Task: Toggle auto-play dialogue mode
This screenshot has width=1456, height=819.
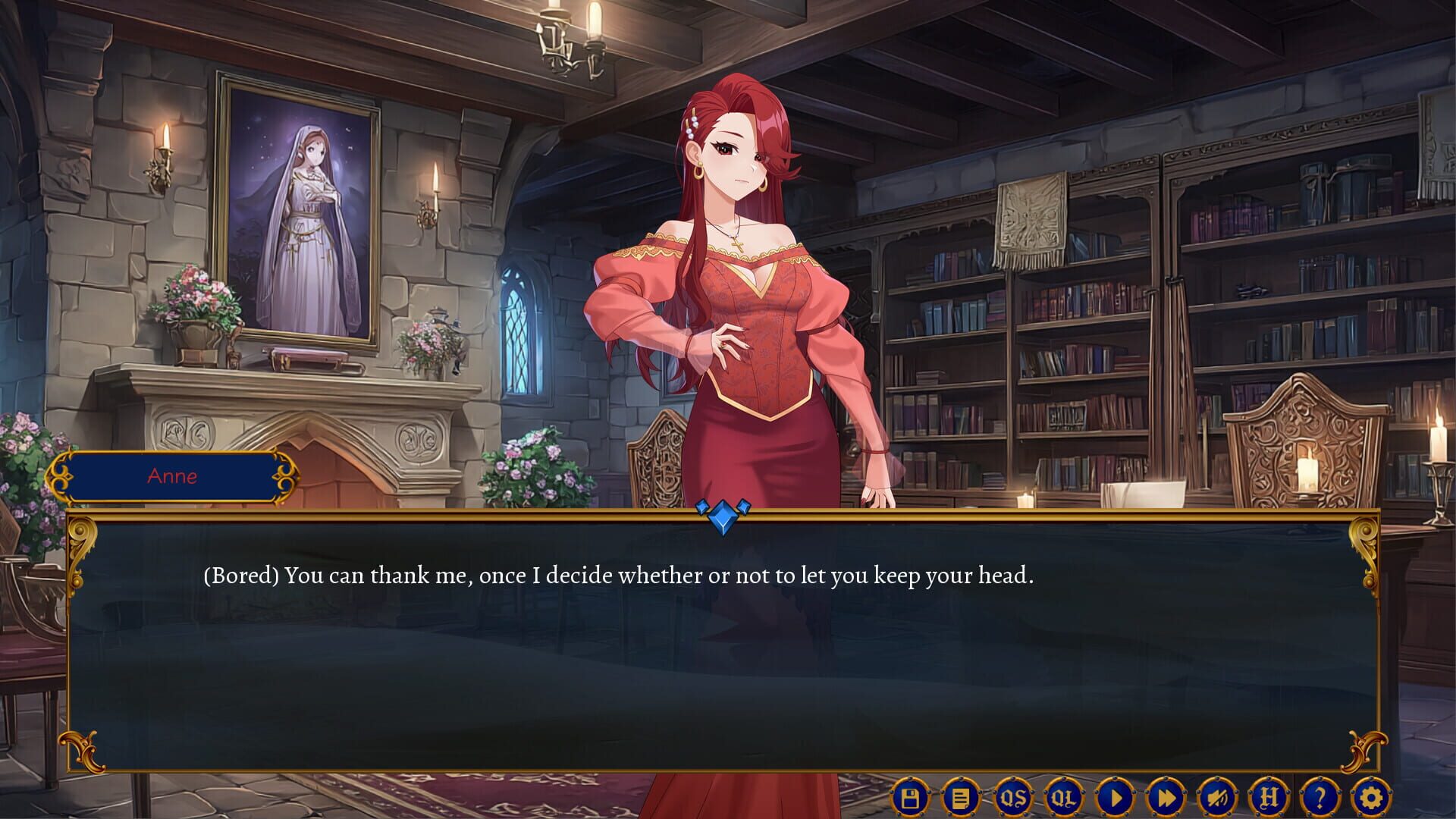Action: (1116, 796)
